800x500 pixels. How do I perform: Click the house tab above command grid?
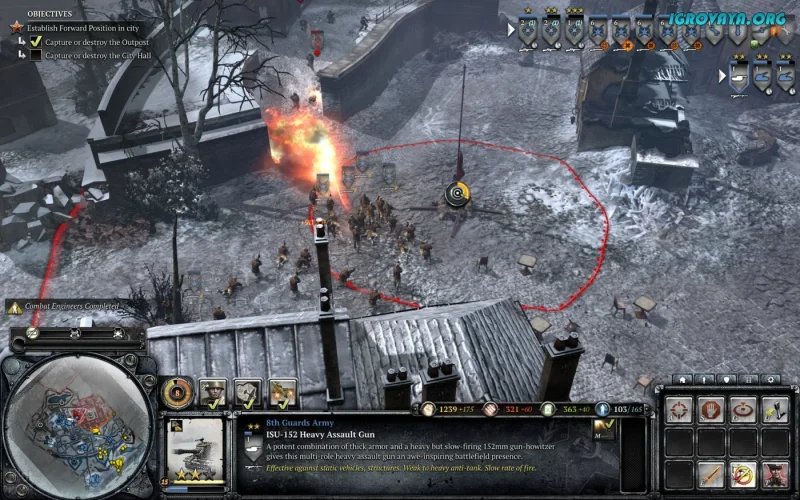[680, 379]
